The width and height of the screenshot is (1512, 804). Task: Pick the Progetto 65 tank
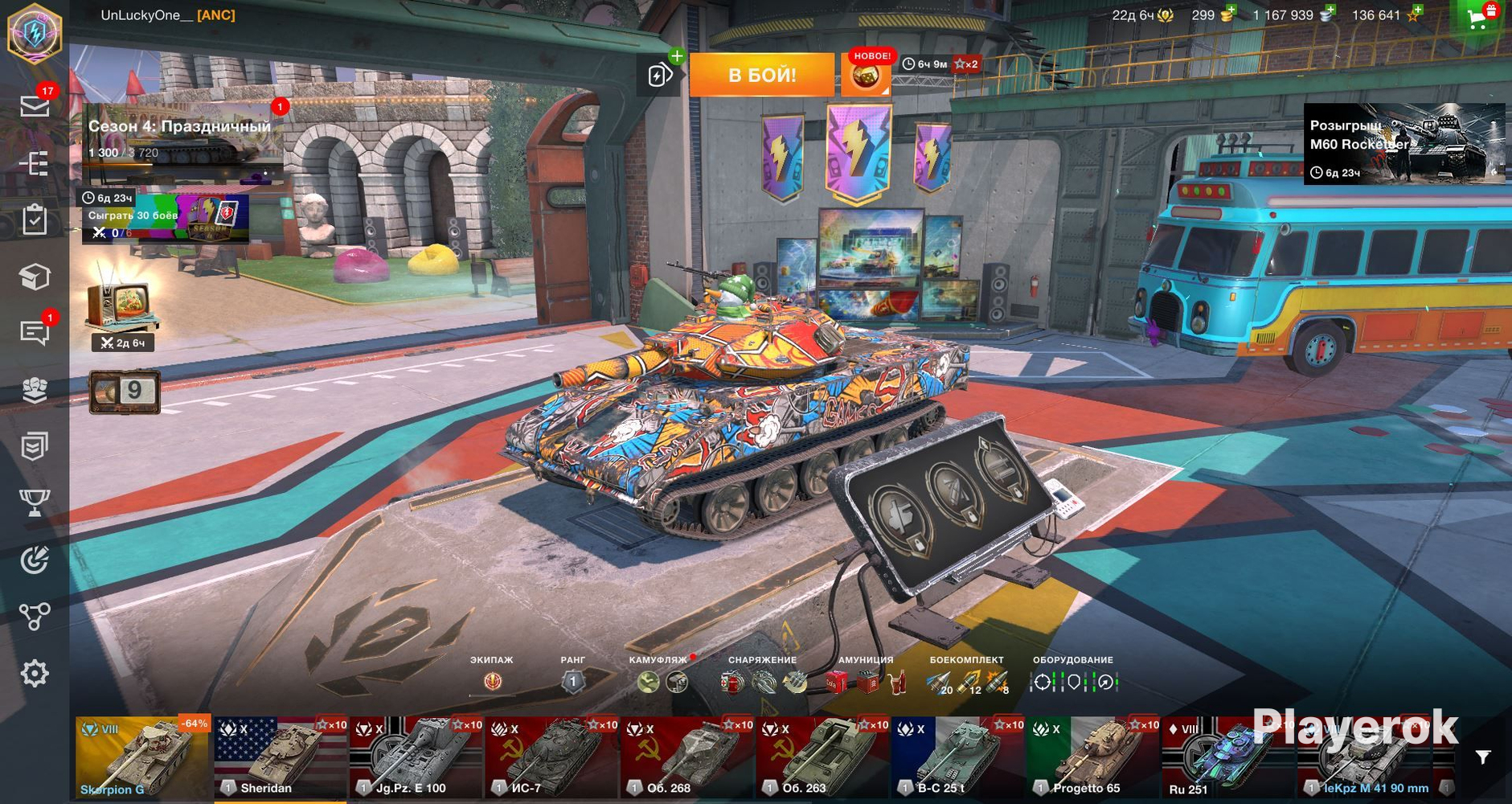click(1093, 758)
